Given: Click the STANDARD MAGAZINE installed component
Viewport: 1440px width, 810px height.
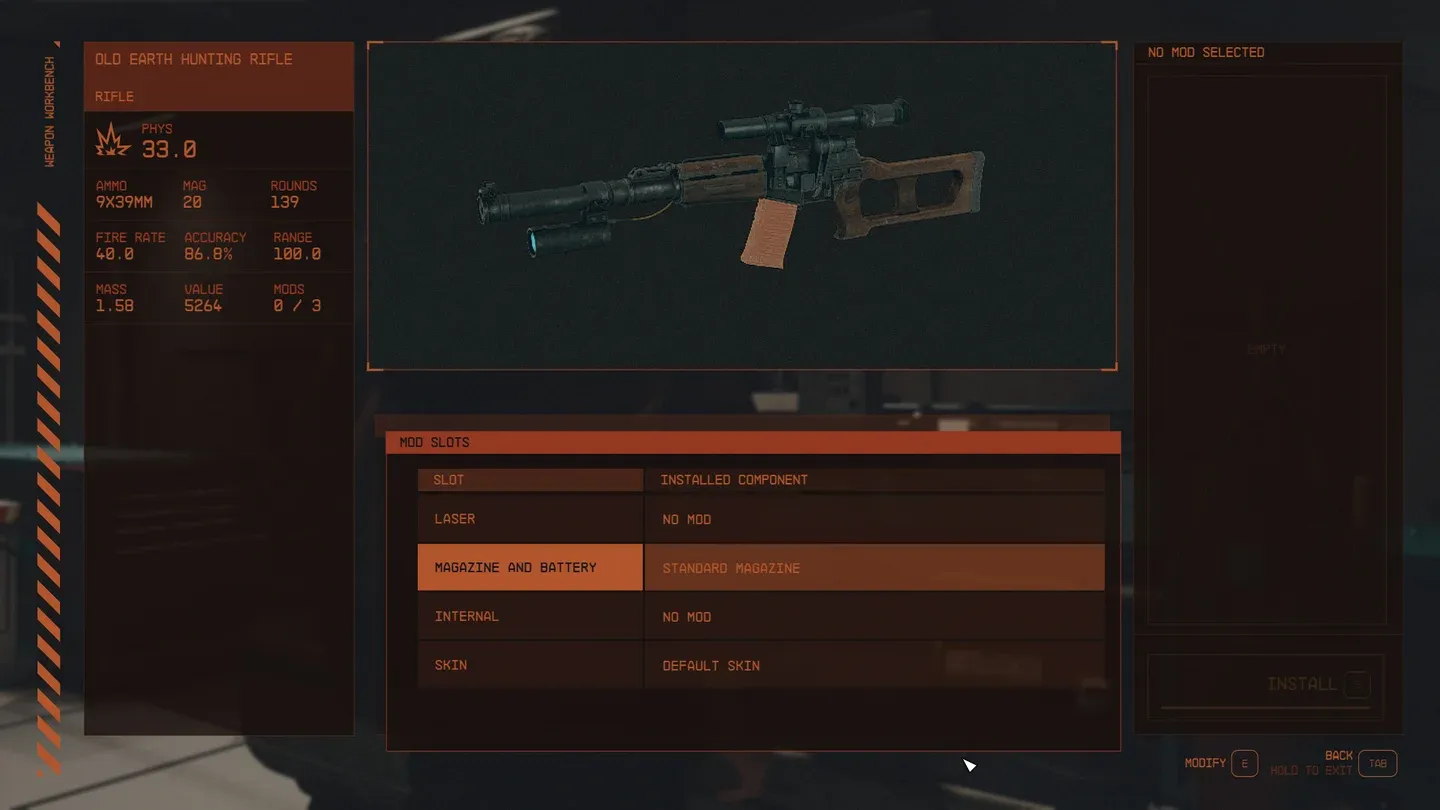Looking at the screenshot, I should 730,567.
